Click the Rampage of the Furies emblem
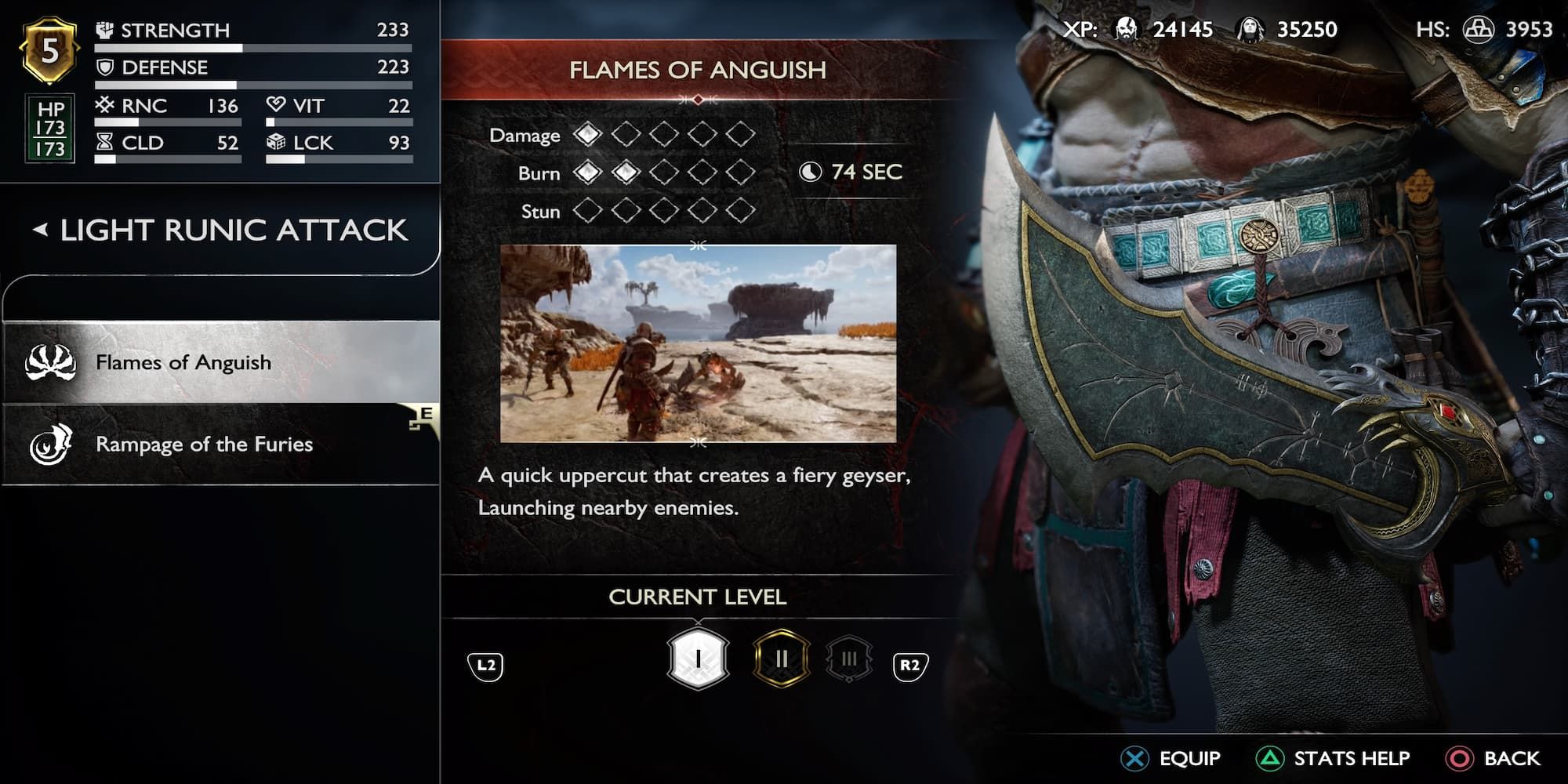1568x784 pixels. [x=50, y=445]
